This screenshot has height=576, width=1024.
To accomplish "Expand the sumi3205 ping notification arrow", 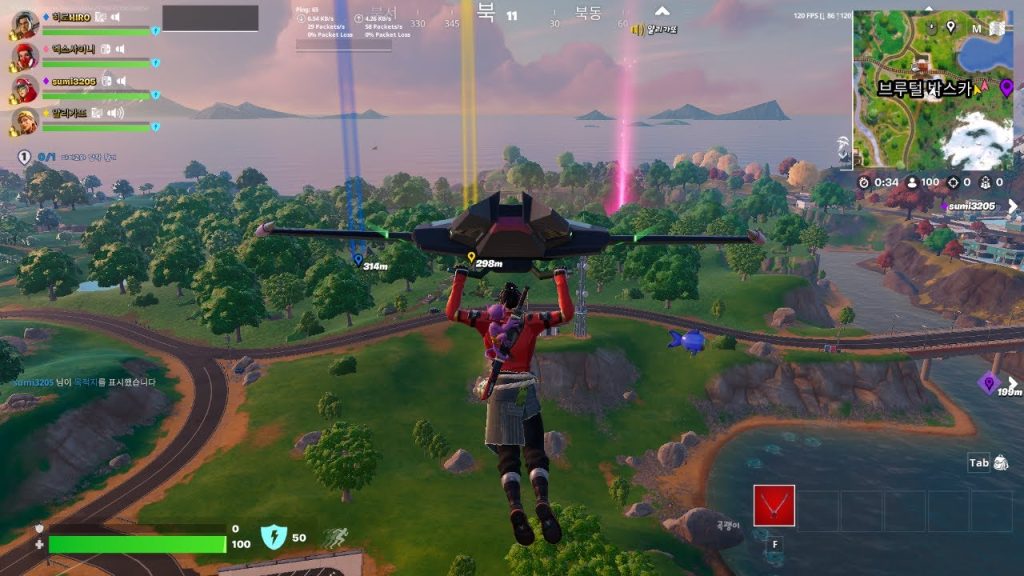I will pyautogui.click(x=1012, y=207).
